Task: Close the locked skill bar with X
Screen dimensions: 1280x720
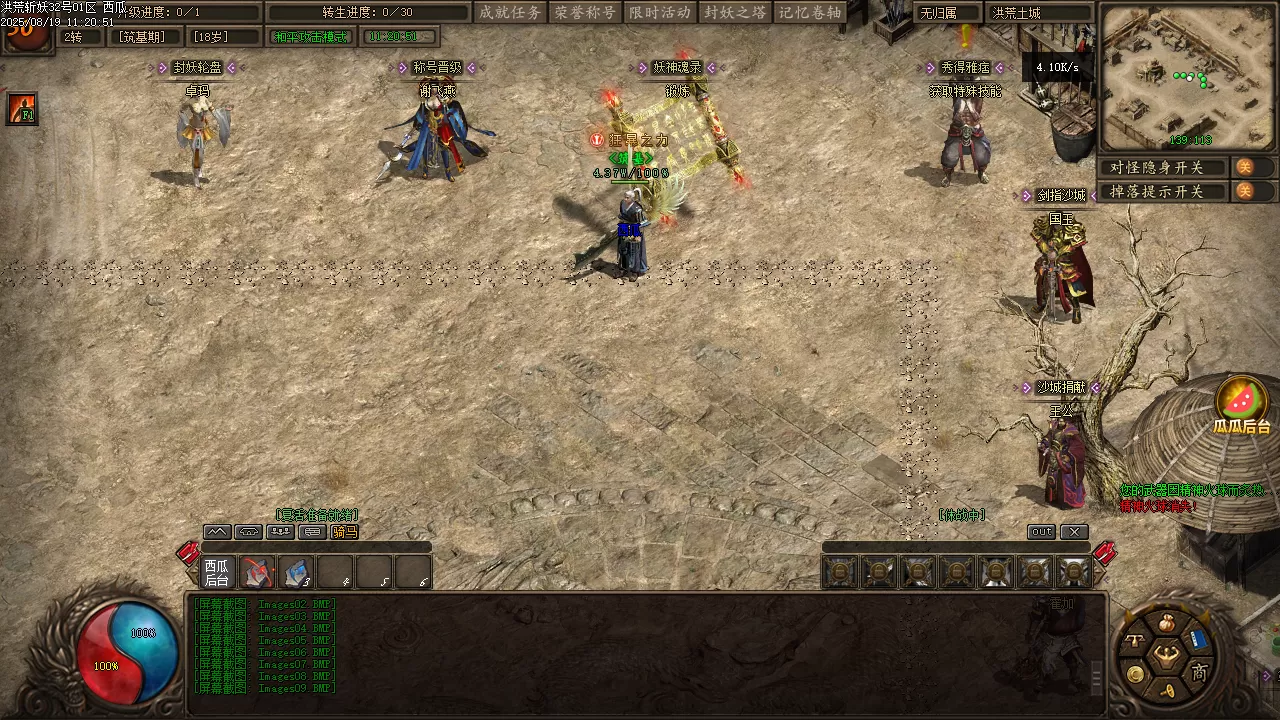Action: (x=1073, y=532)
